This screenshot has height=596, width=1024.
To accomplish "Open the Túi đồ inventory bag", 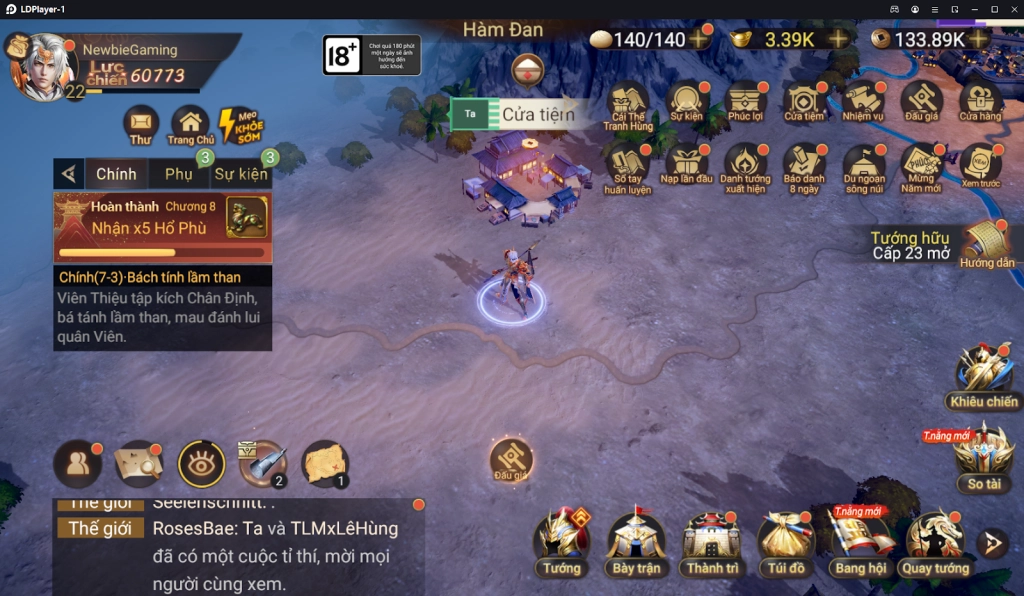I will (x=786, y=541).
